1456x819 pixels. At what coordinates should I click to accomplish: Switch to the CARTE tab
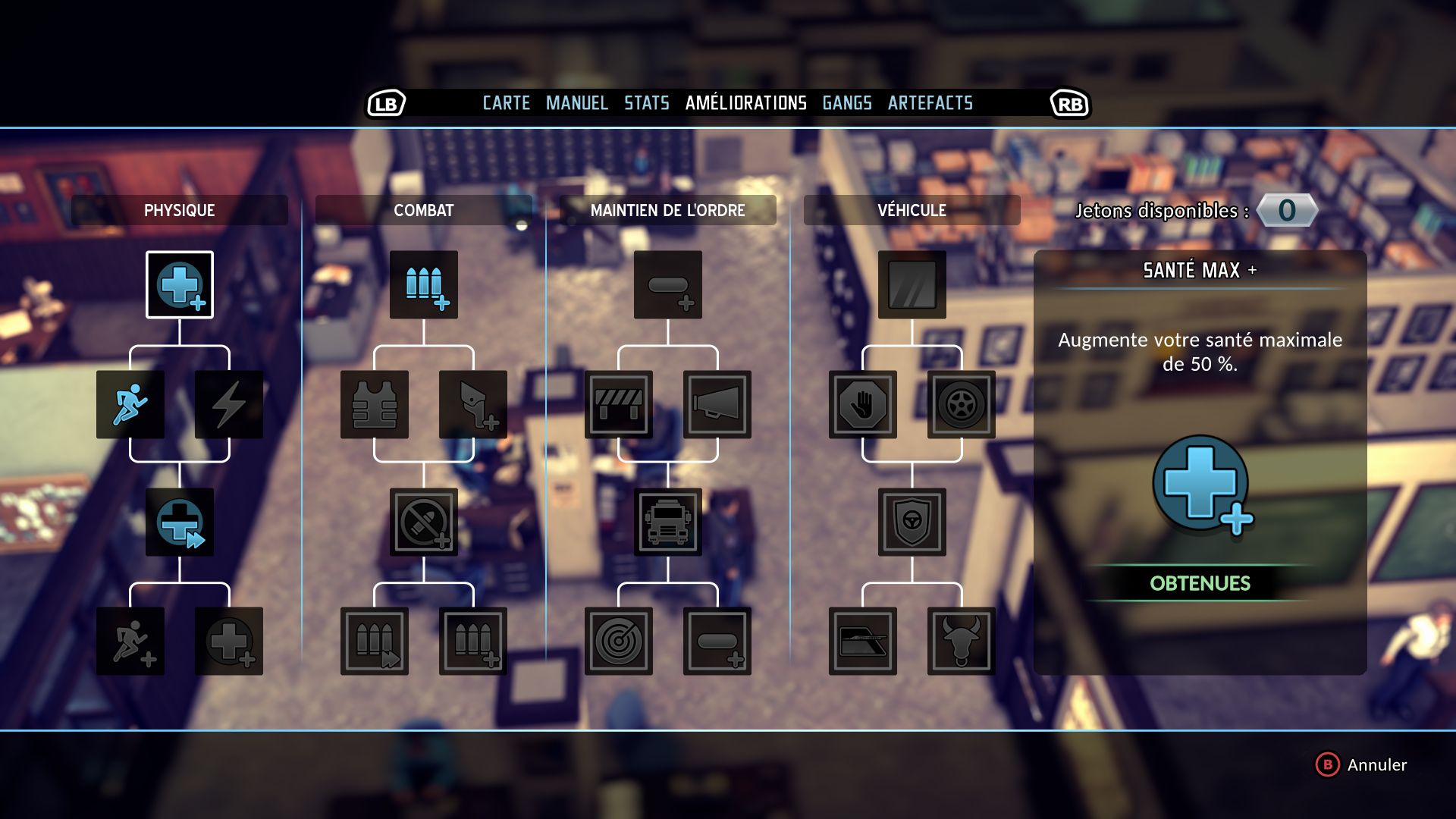[506, 103]
